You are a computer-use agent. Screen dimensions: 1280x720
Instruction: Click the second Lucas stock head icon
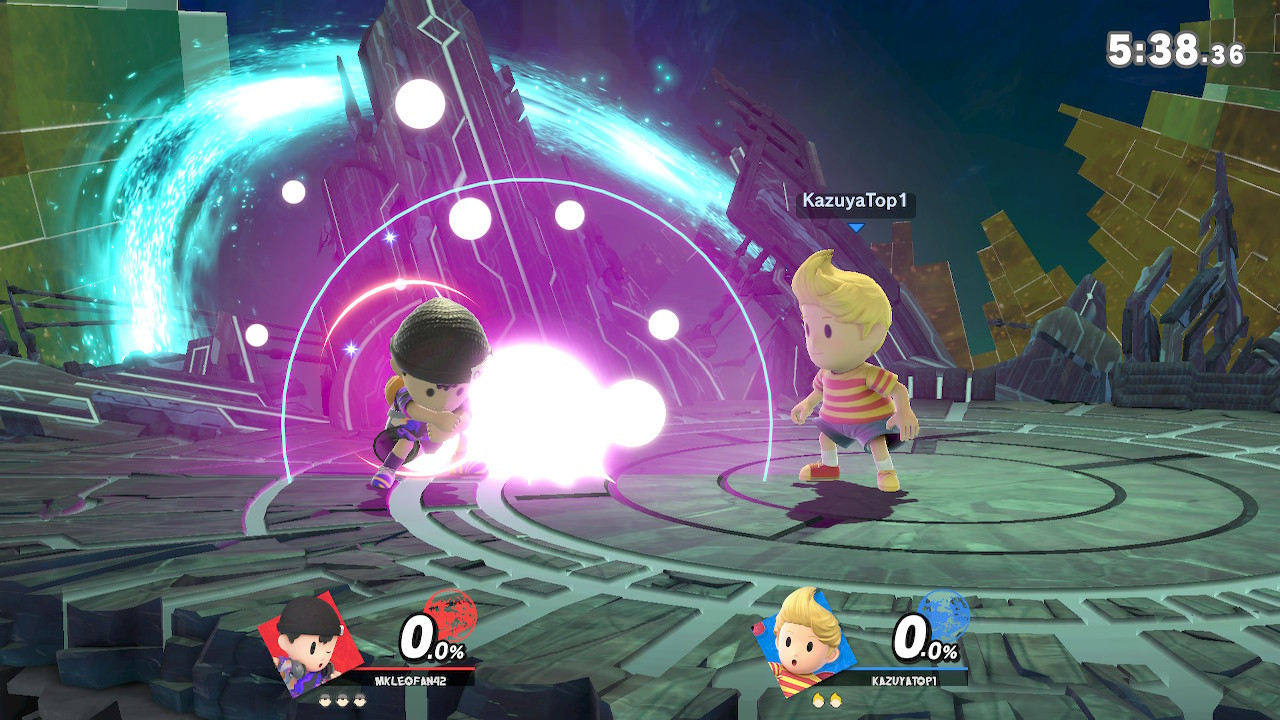coord(835,699)
